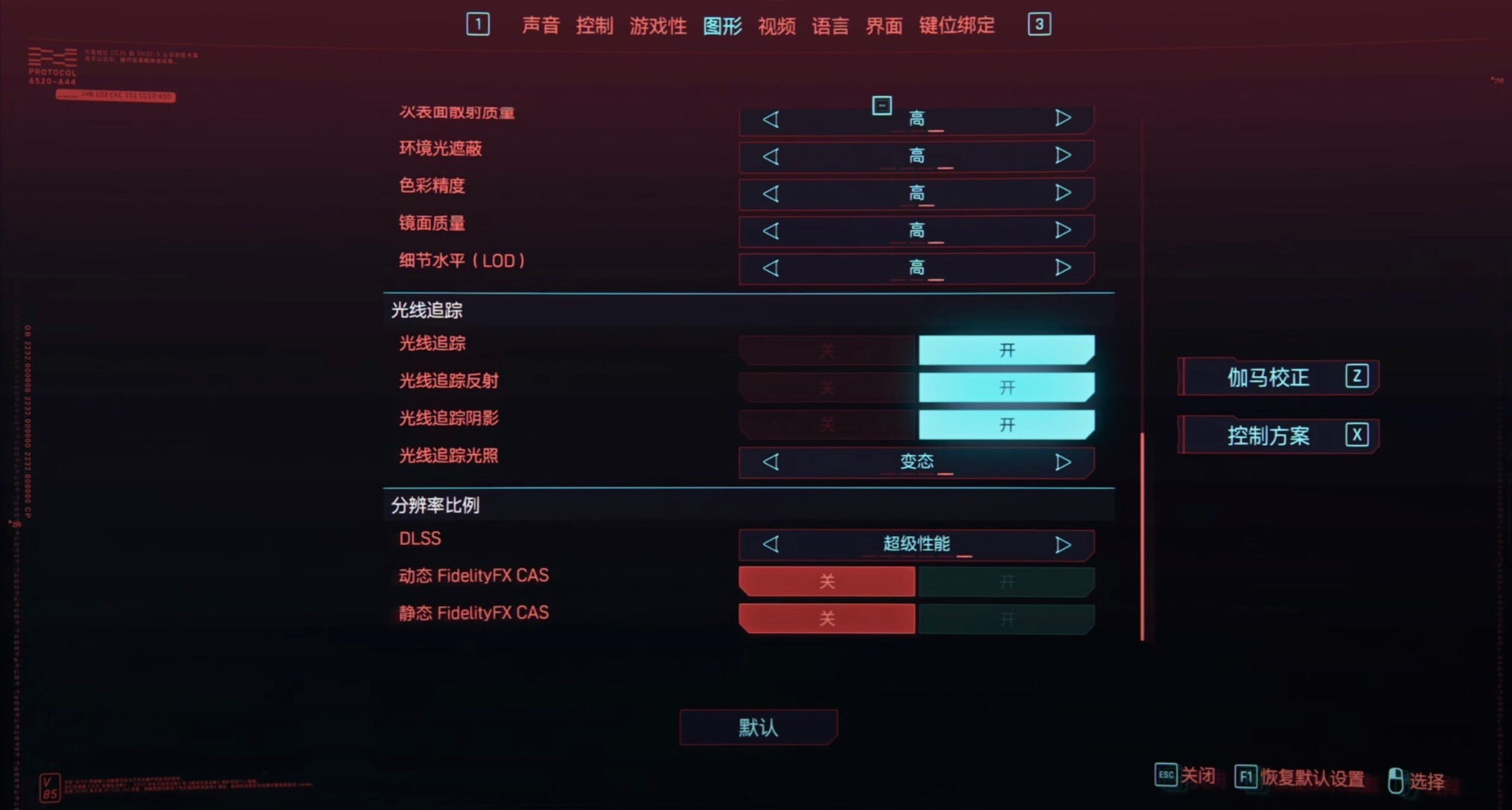
Task: Go to the 键位绑定 key binding tab
Action: coord(957,26)
